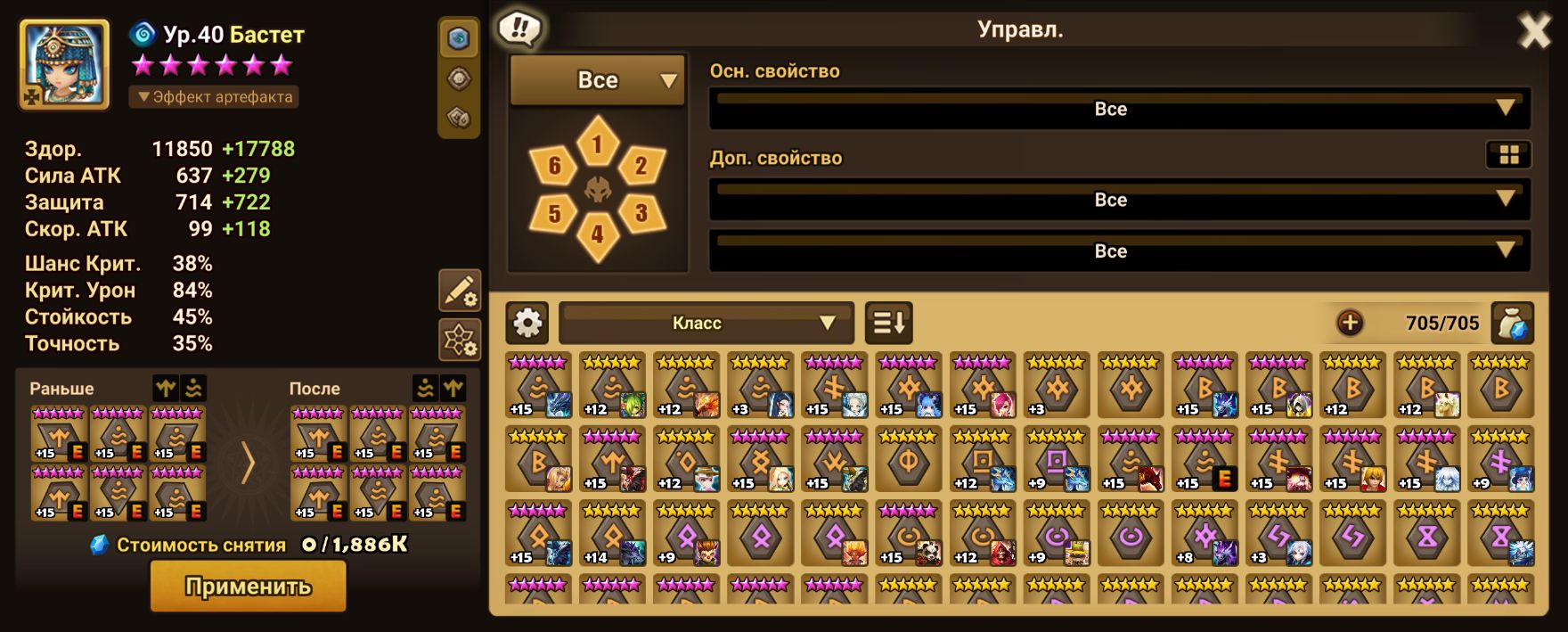Expand rune inventory with the plus button
1568x632 pixels.
1350,323
